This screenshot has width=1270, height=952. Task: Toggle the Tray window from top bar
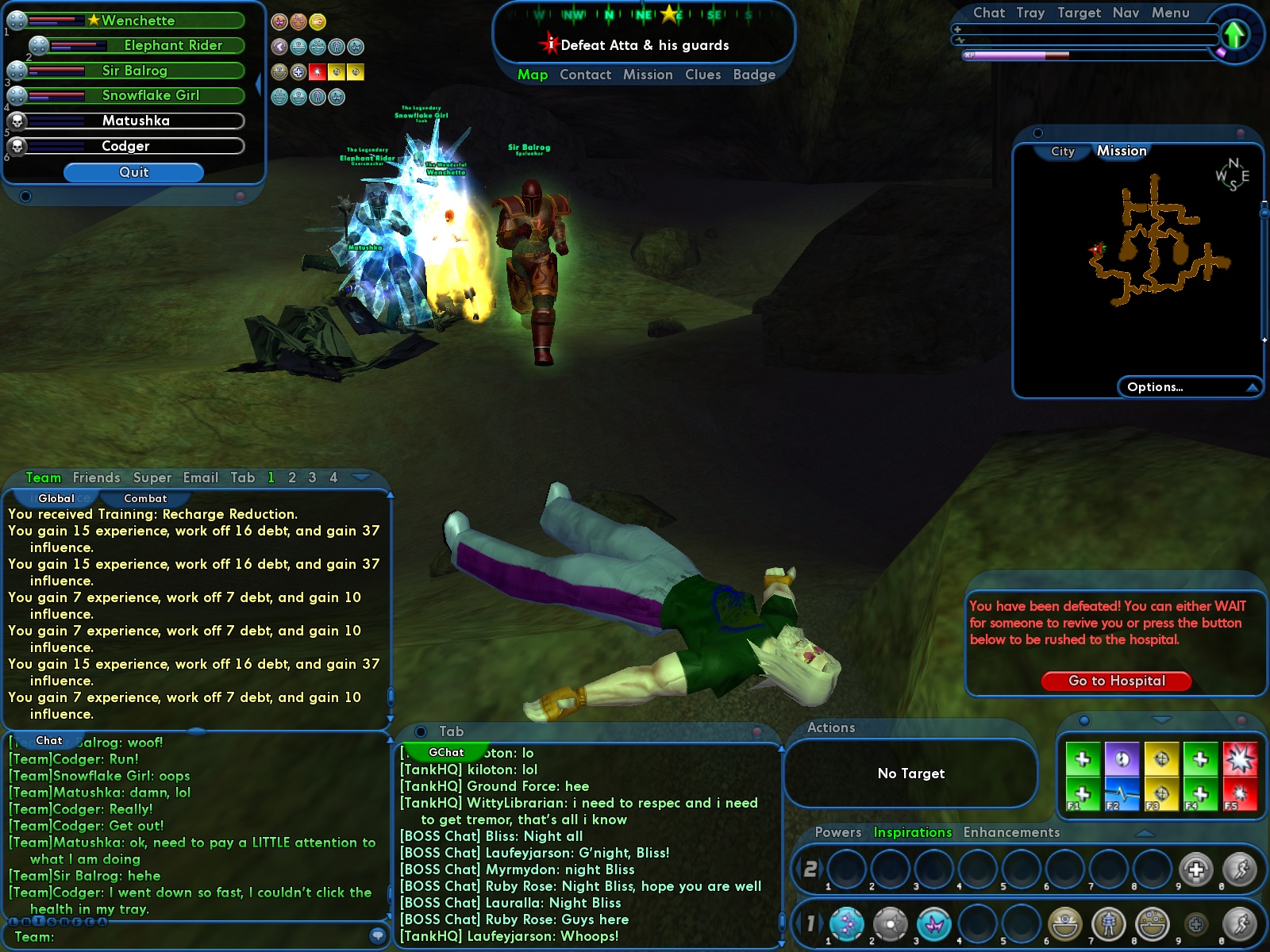point(1030,13)
